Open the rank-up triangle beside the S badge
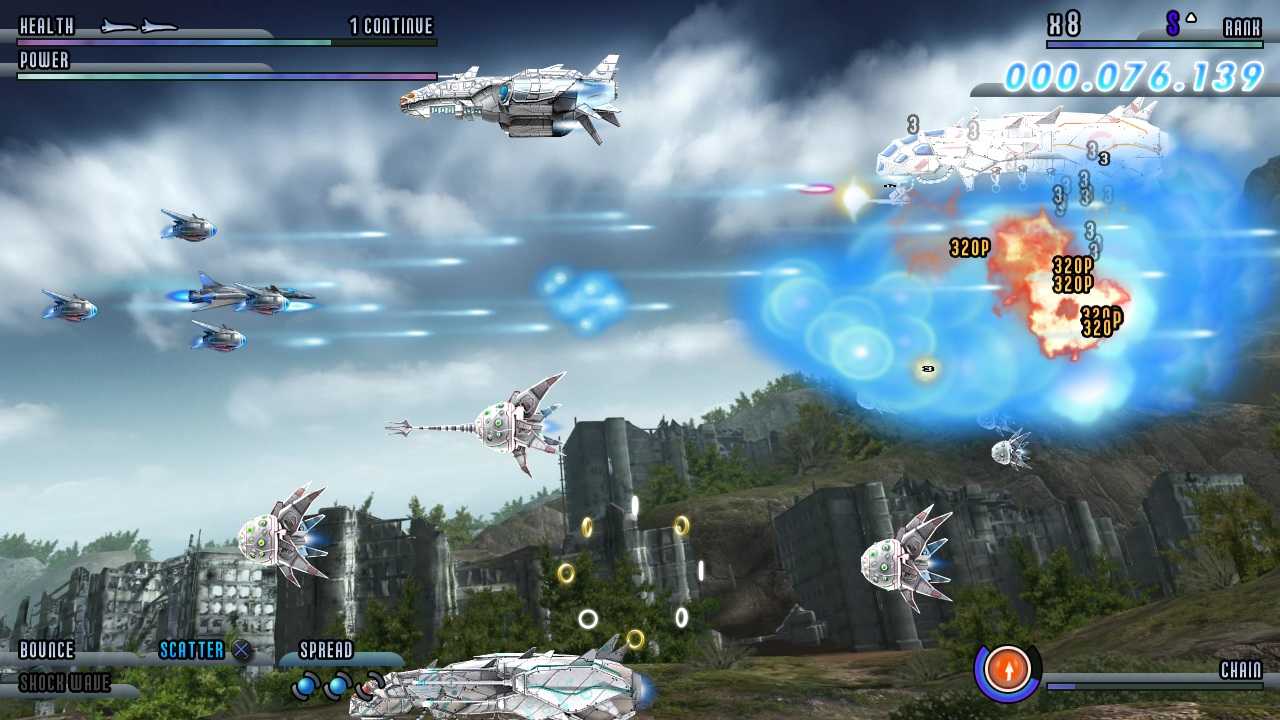Screen dimensions: 1280x720 pos(1190,16)
